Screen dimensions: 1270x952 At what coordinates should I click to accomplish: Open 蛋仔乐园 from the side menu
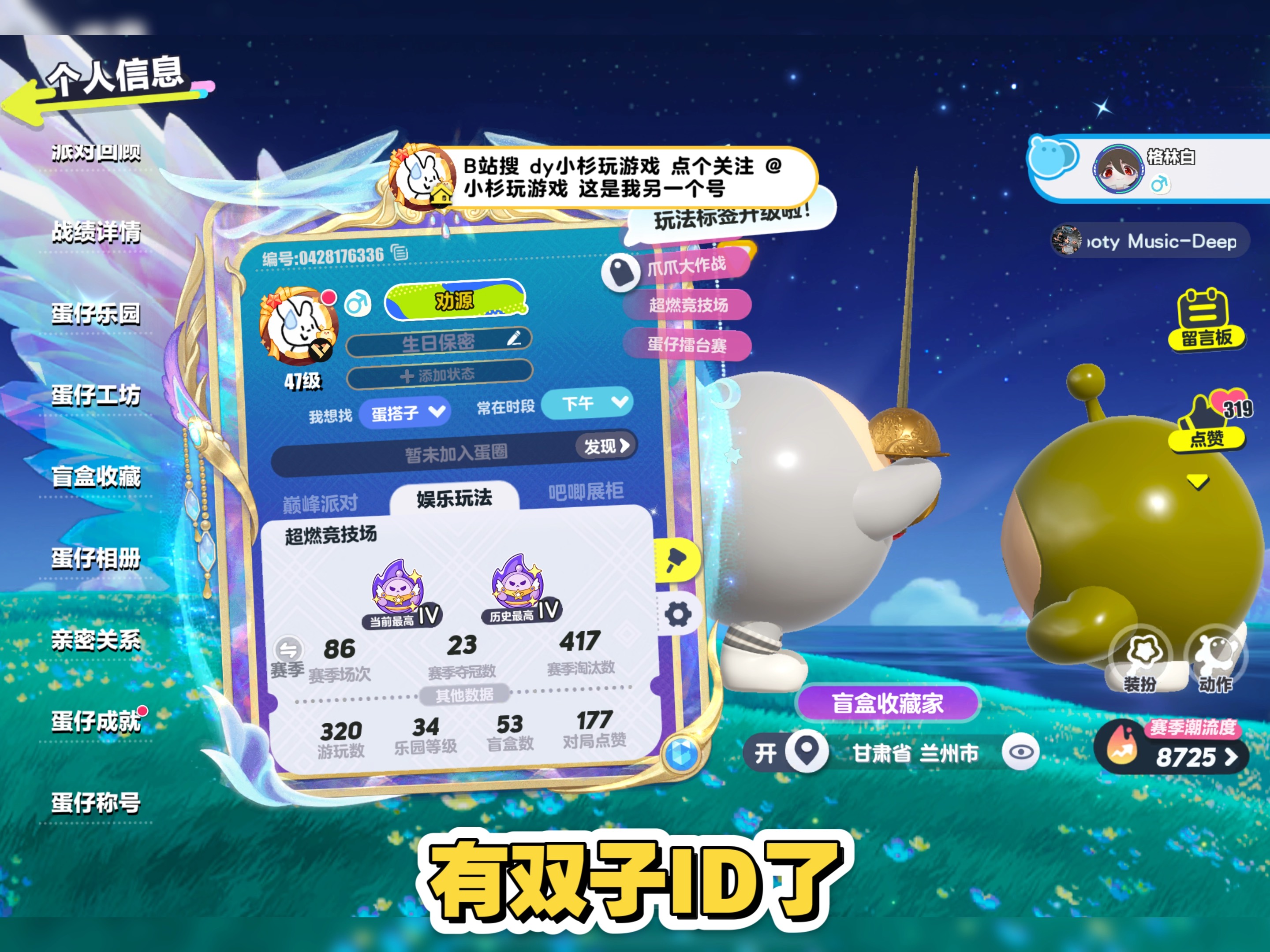(x=96, y=314)
